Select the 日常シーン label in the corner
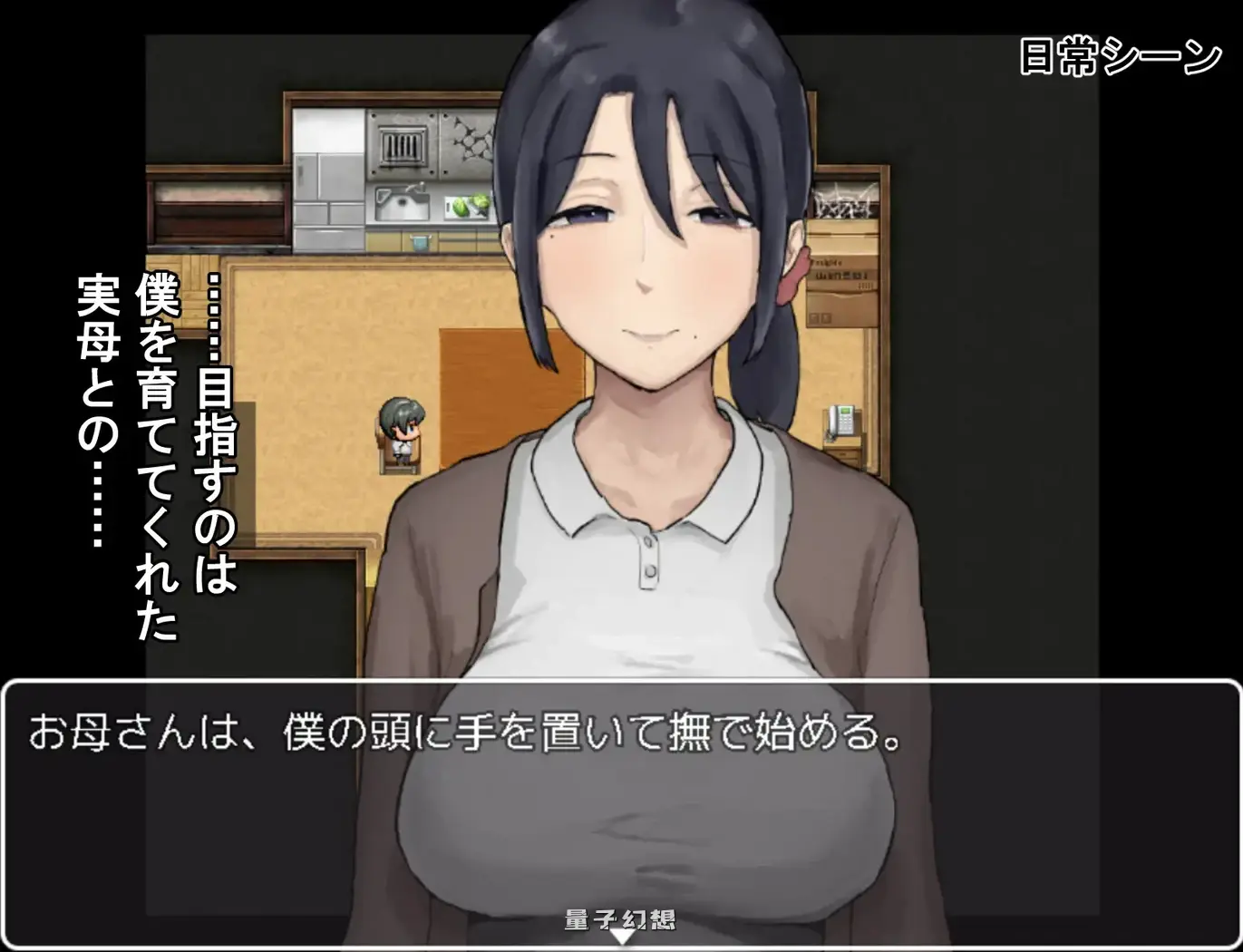Viewport: 1243px width, 952px height. pos(1118,54)
